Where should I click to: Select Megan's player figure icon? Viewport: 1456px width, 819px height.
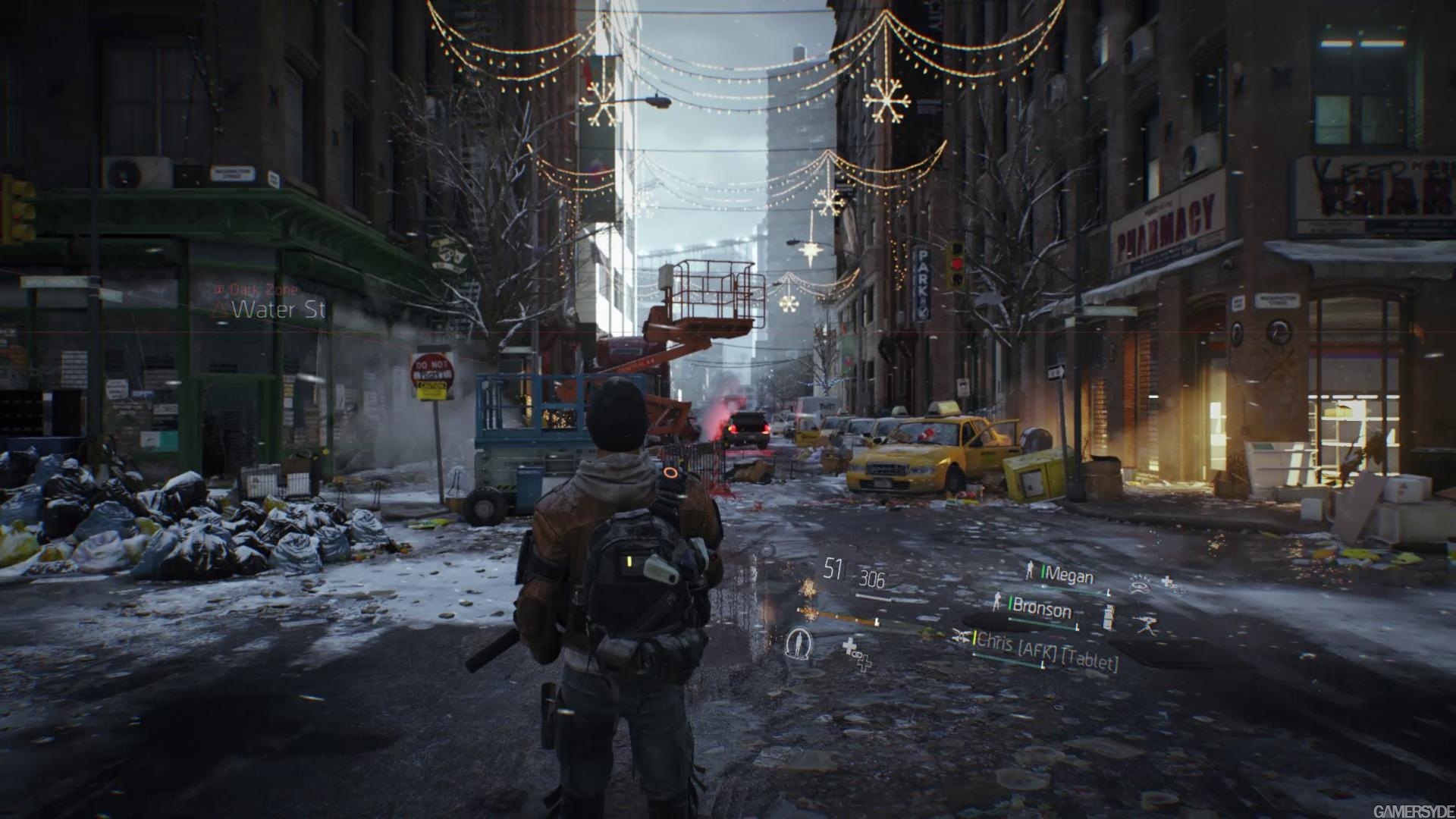[1030, 569]
